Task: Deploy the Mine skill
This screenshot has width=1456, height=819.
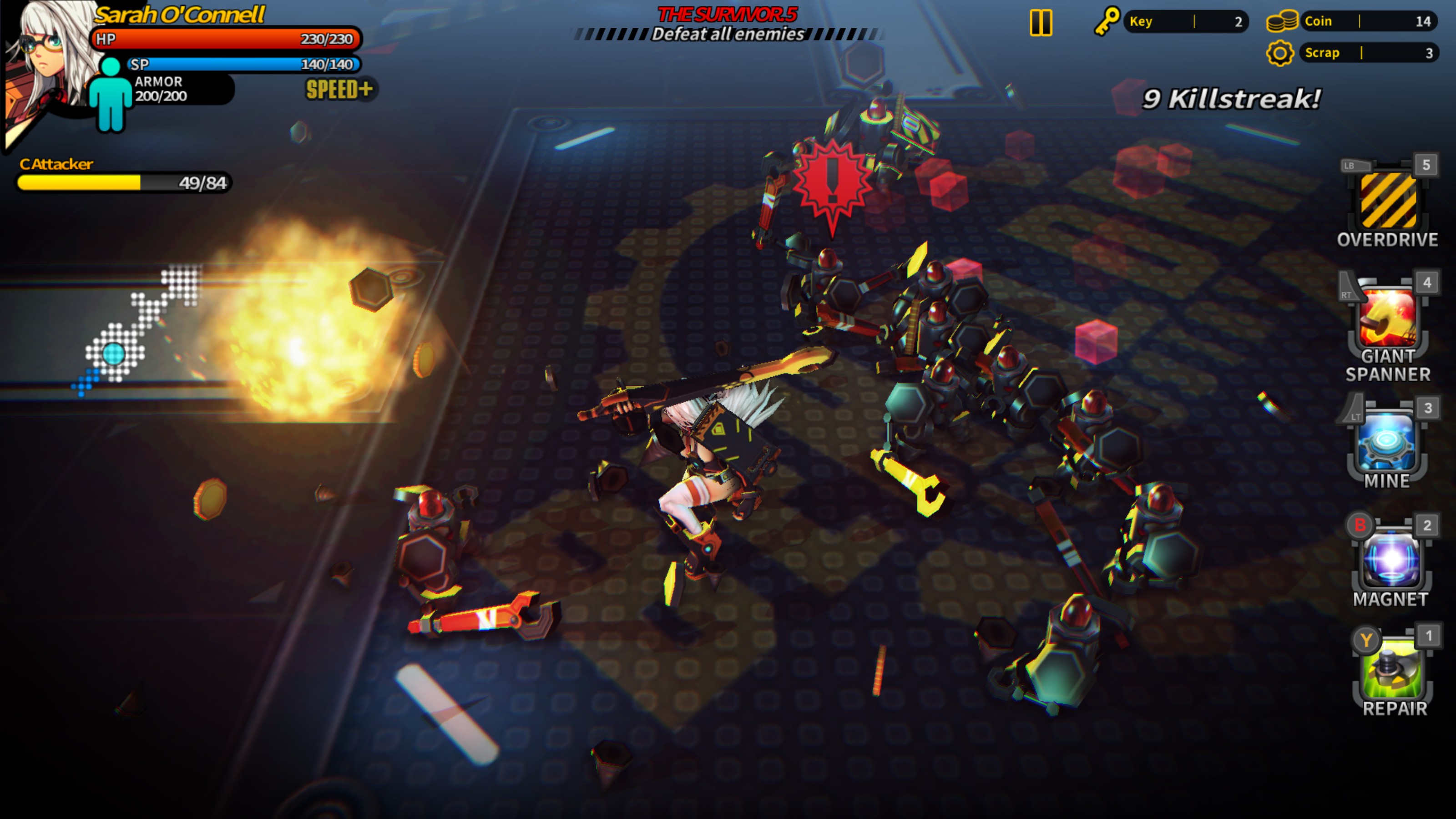Action: point(1388,442)
